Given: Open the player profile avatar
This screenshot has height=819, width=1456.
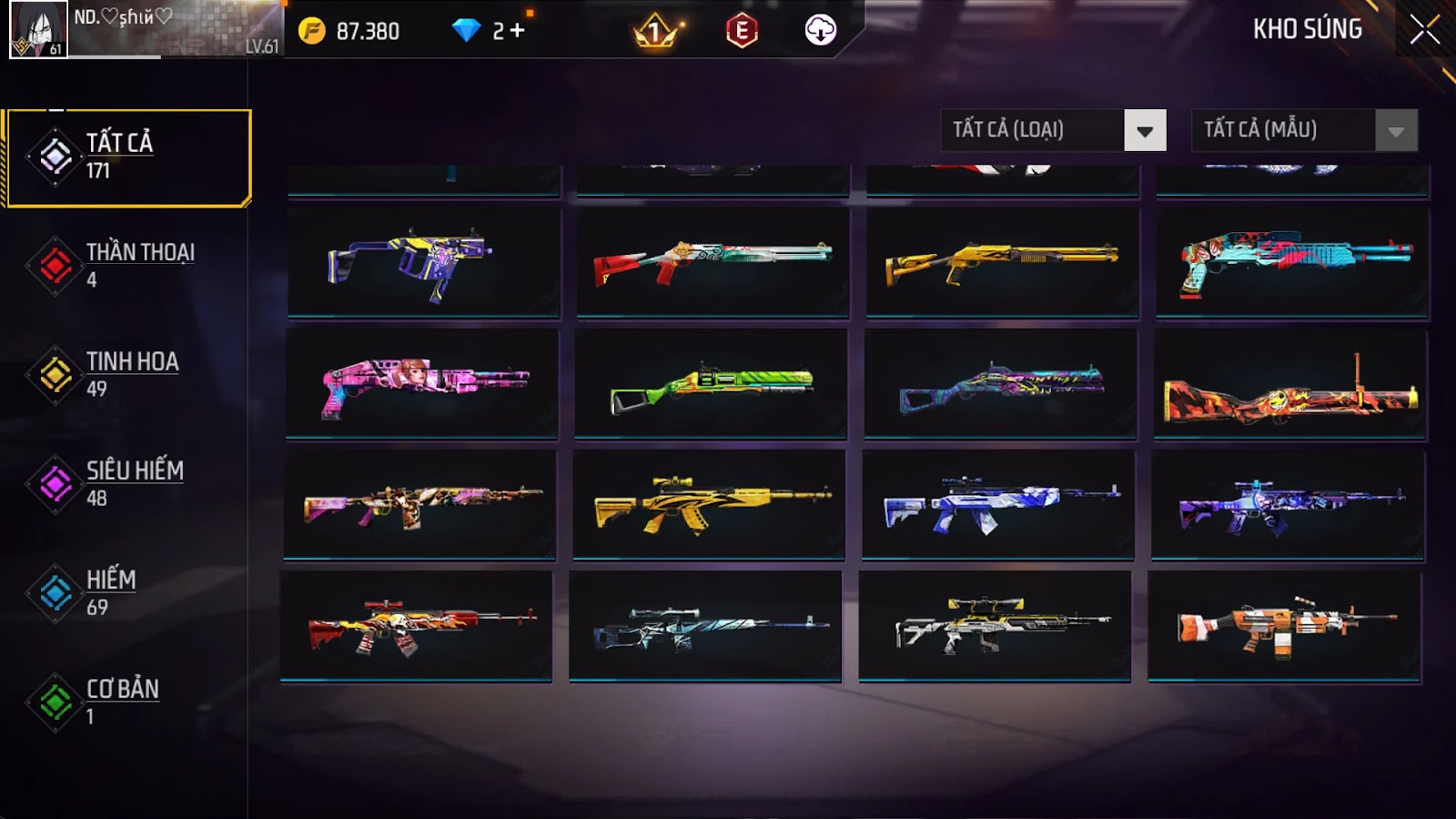Looking at the screenshot, I should point(38,29).
